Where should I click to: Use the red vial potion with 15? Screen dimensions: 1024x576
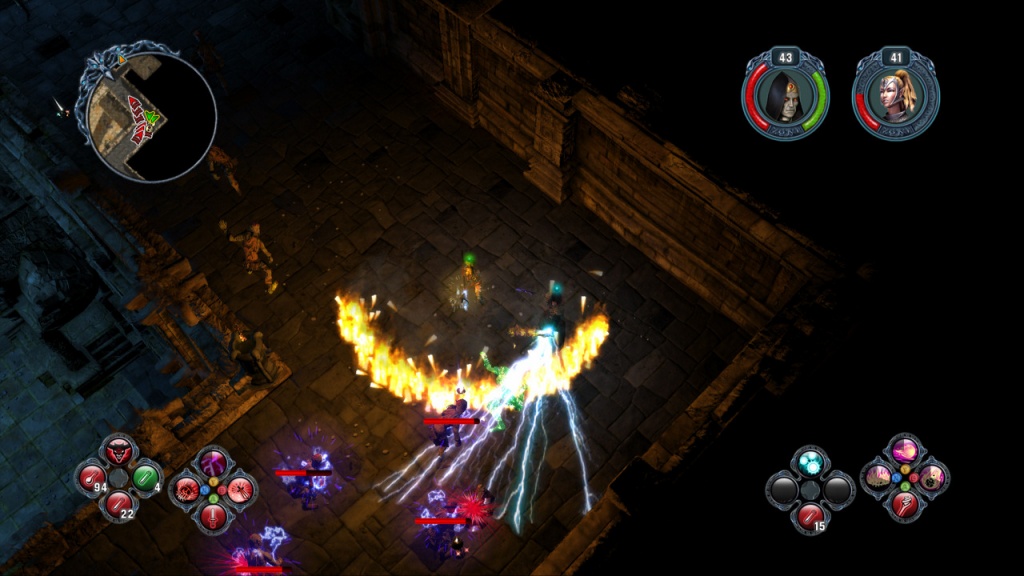pos(811,516)
